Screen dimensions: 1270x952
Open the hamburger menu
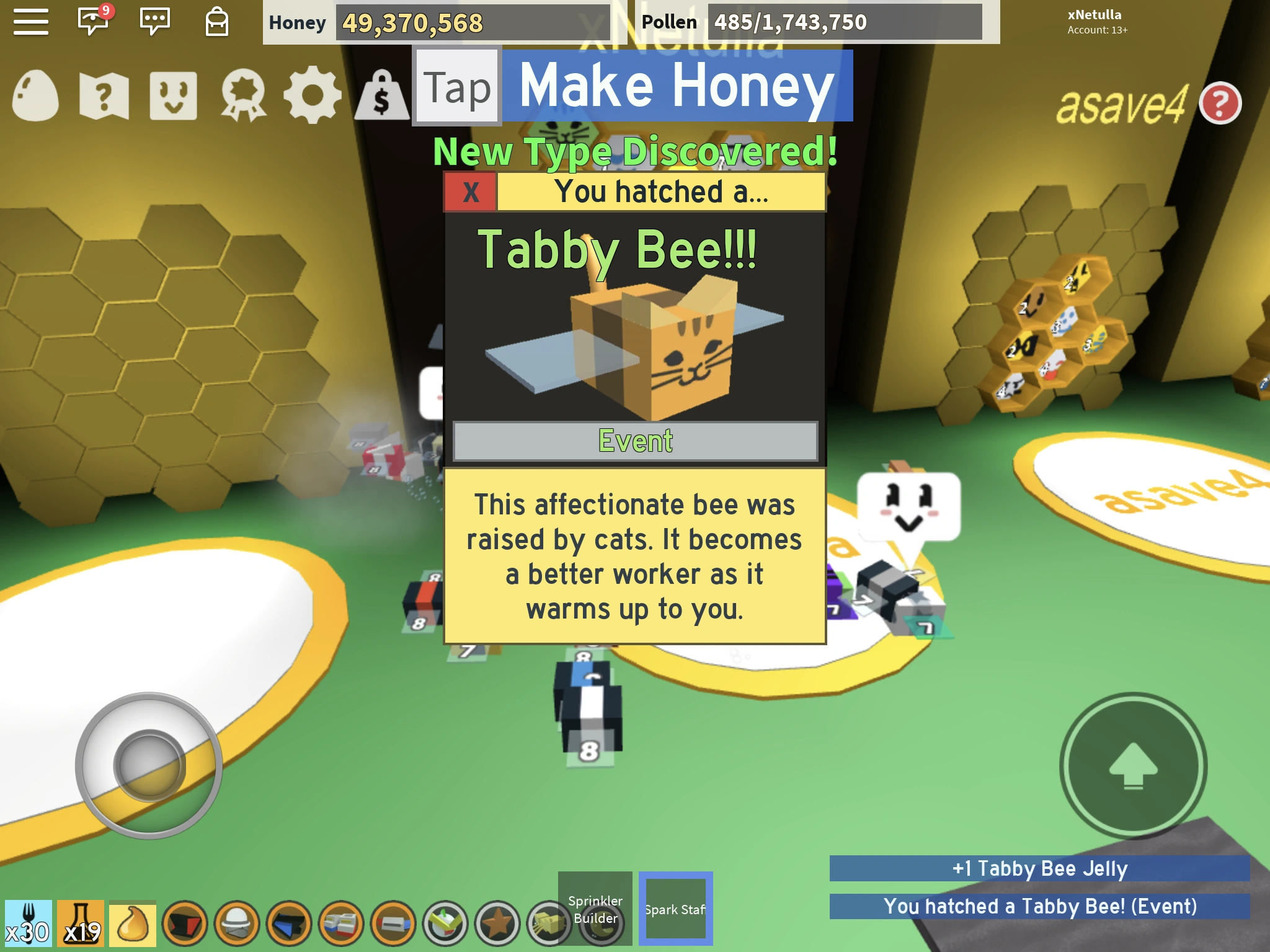32,22
